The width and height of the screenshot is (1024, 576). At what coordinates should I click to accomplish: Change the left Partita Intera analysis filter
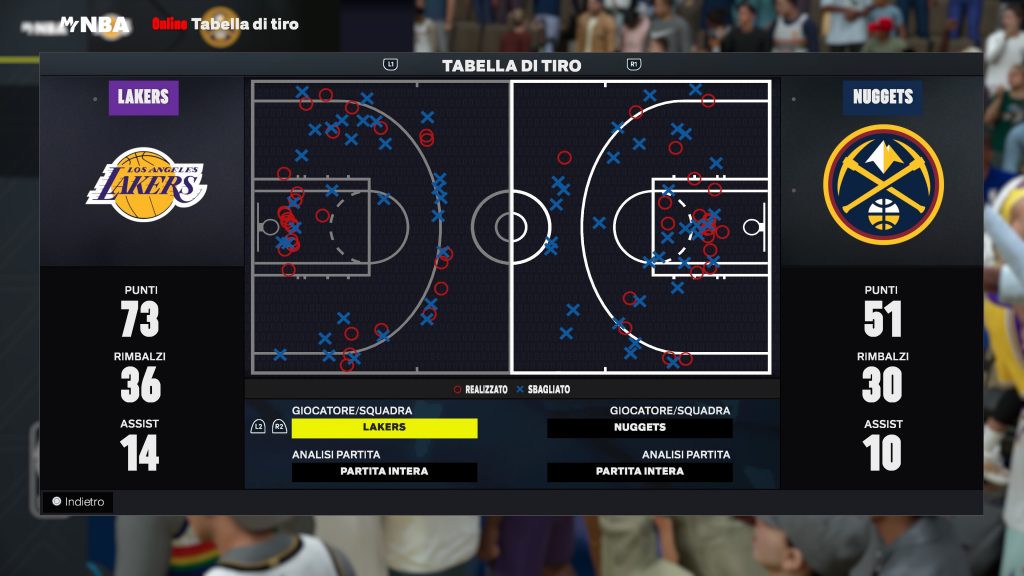(384, 472)
